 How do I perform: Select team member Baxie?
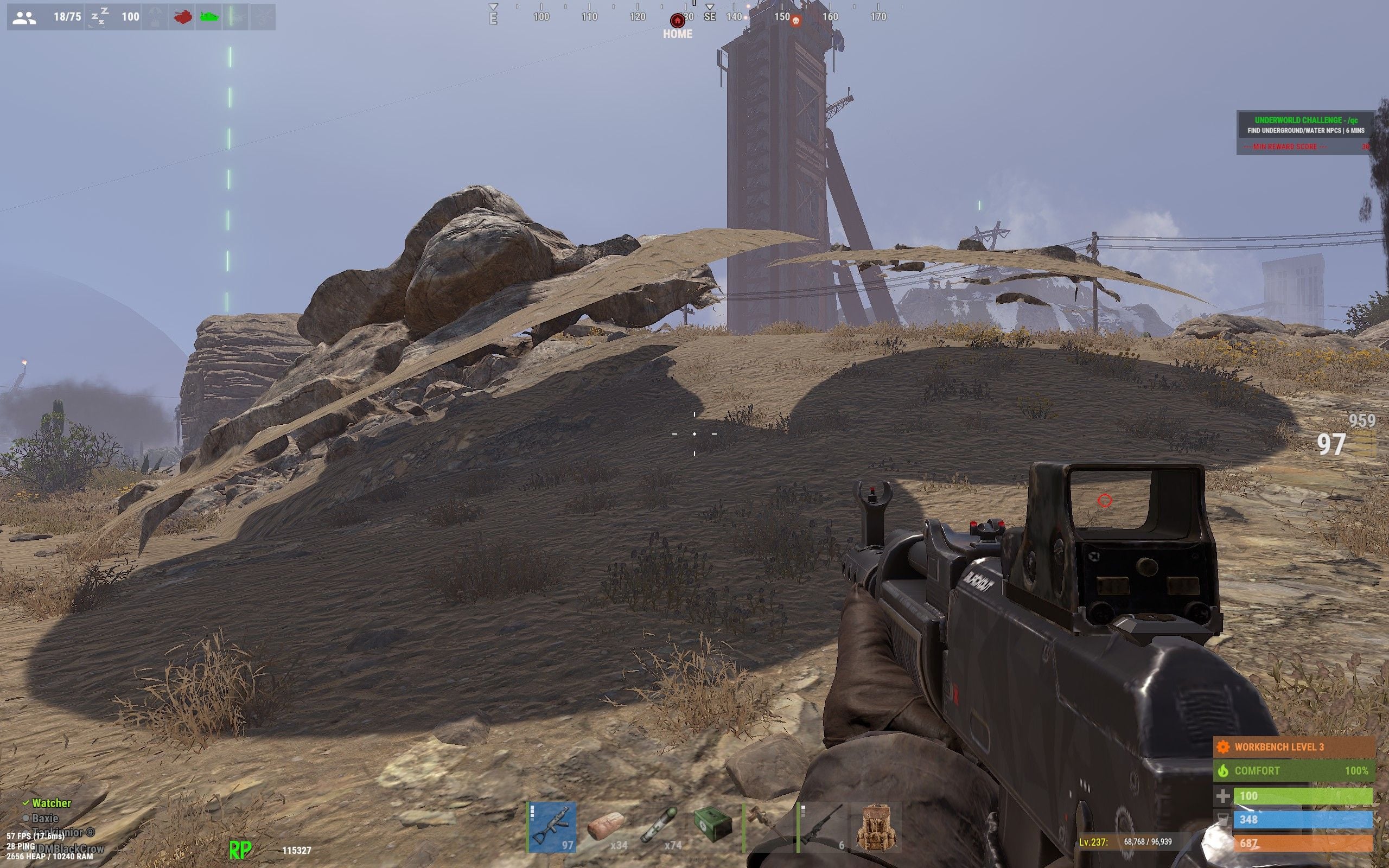pos(45,818)
